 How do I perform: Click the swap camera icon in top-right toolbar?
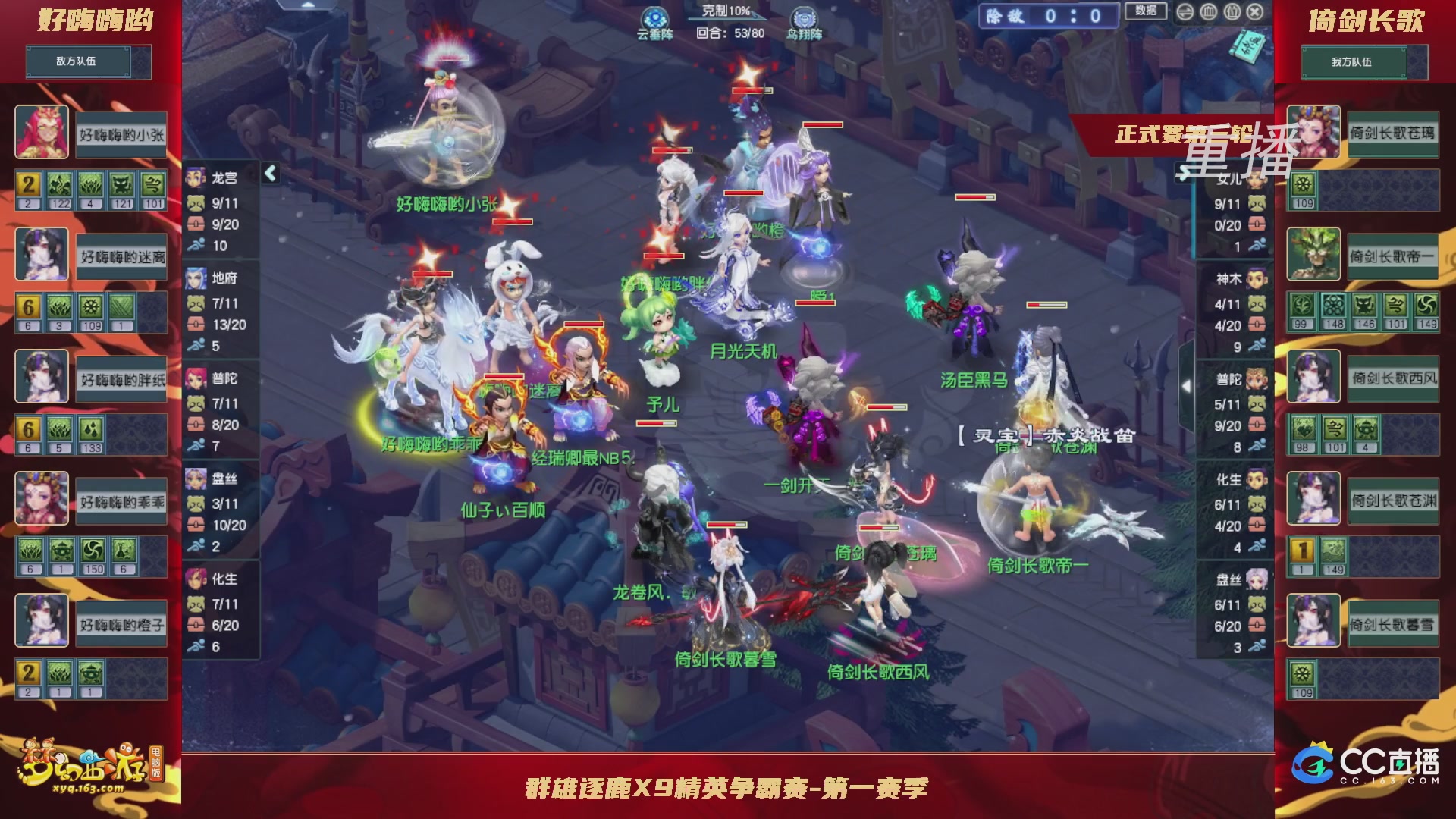[x=1185, y=12]
